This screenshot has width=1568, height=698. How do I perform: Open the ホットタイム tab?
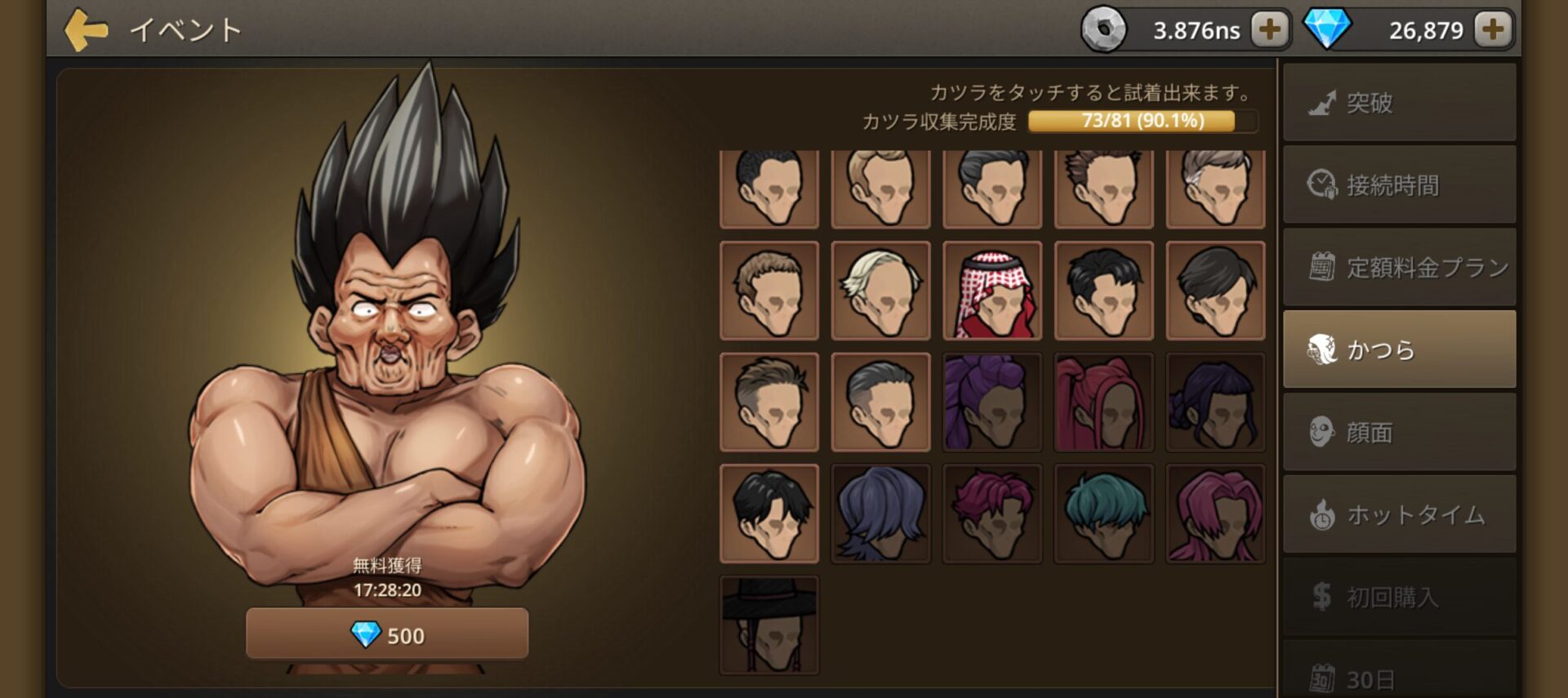tap(1399, 514)
